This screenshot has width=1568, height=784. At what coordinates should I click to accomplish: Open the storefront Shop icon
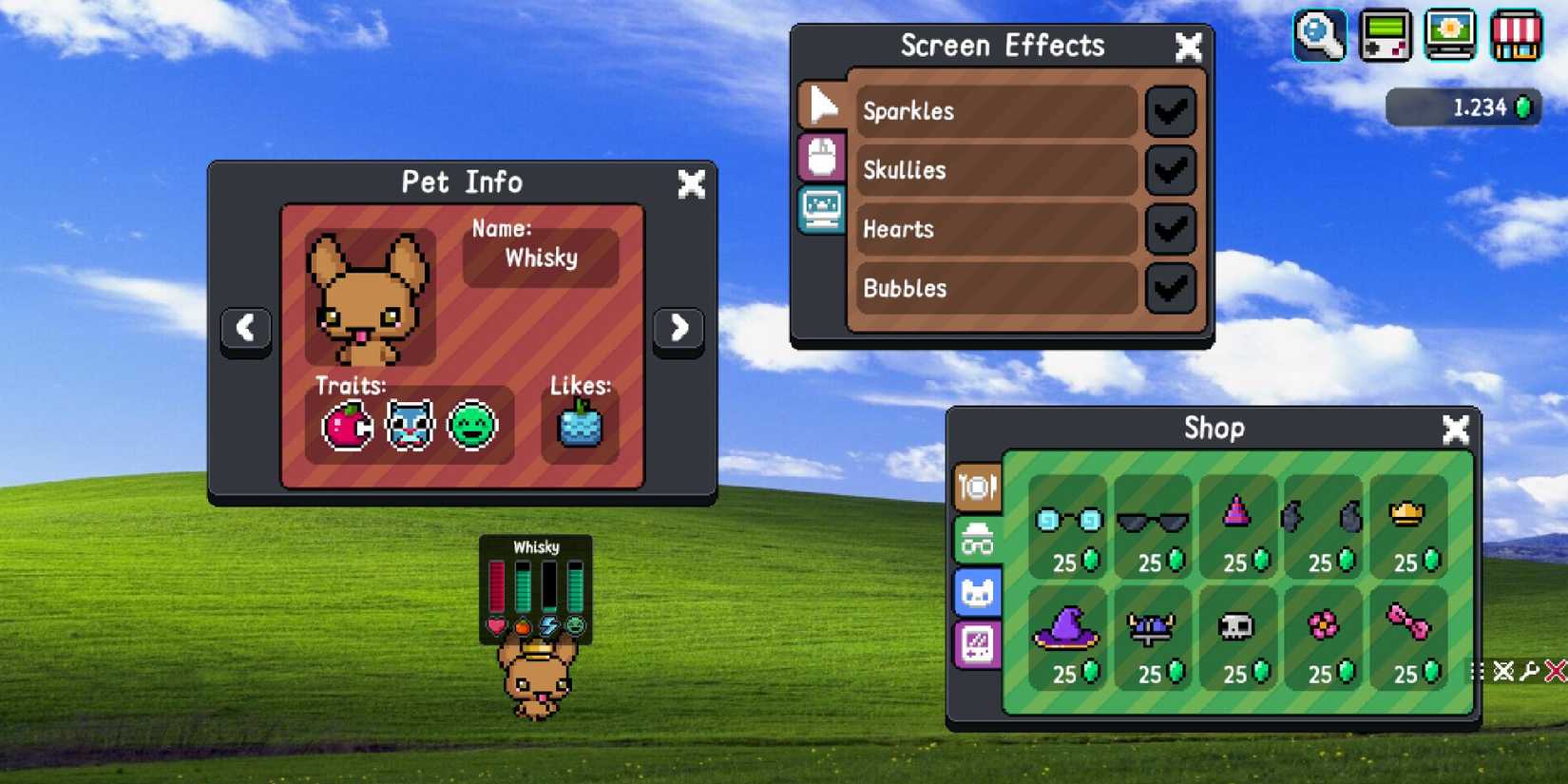1517,36
